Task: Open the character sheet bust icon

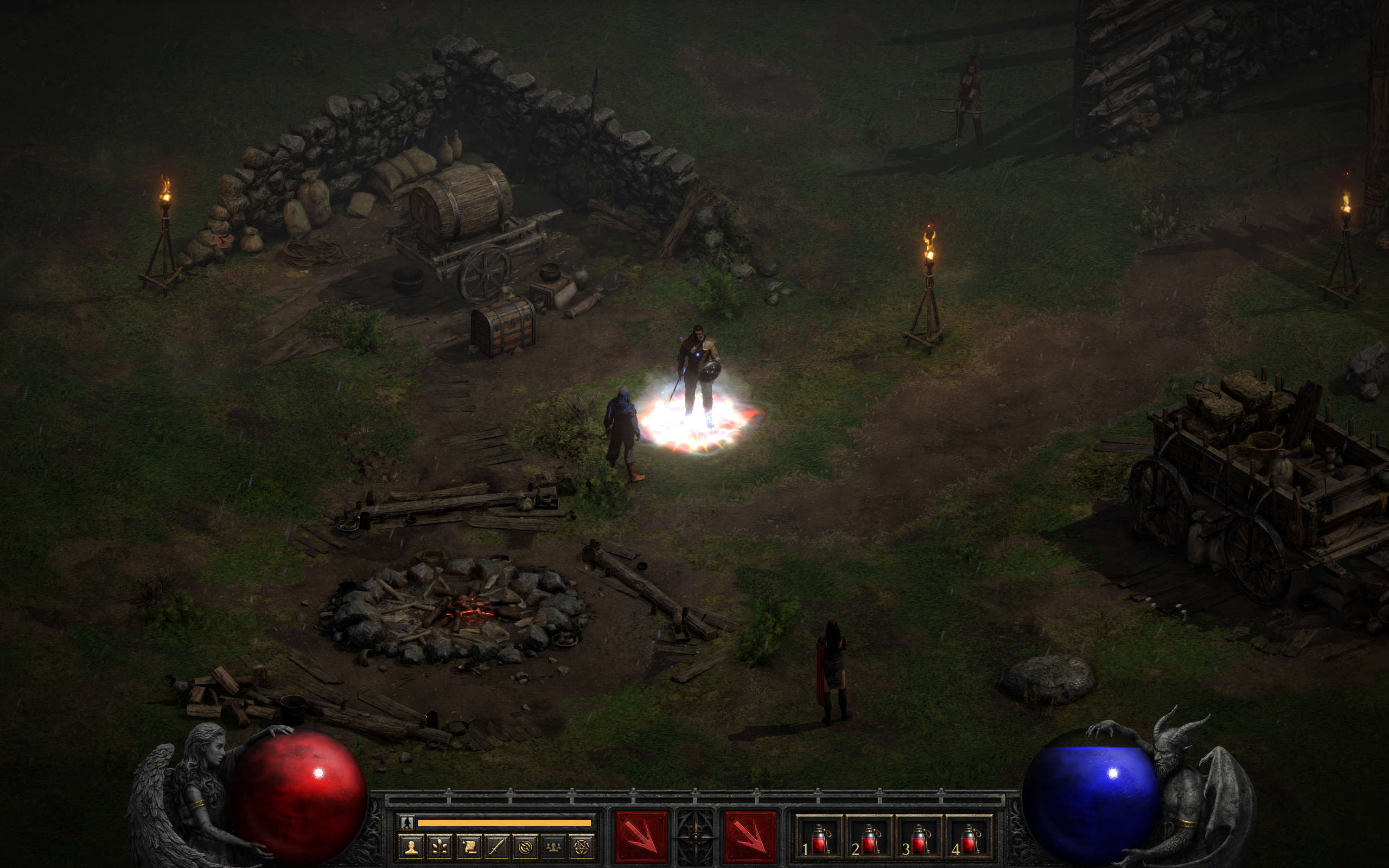Action: tap(411, 847)
